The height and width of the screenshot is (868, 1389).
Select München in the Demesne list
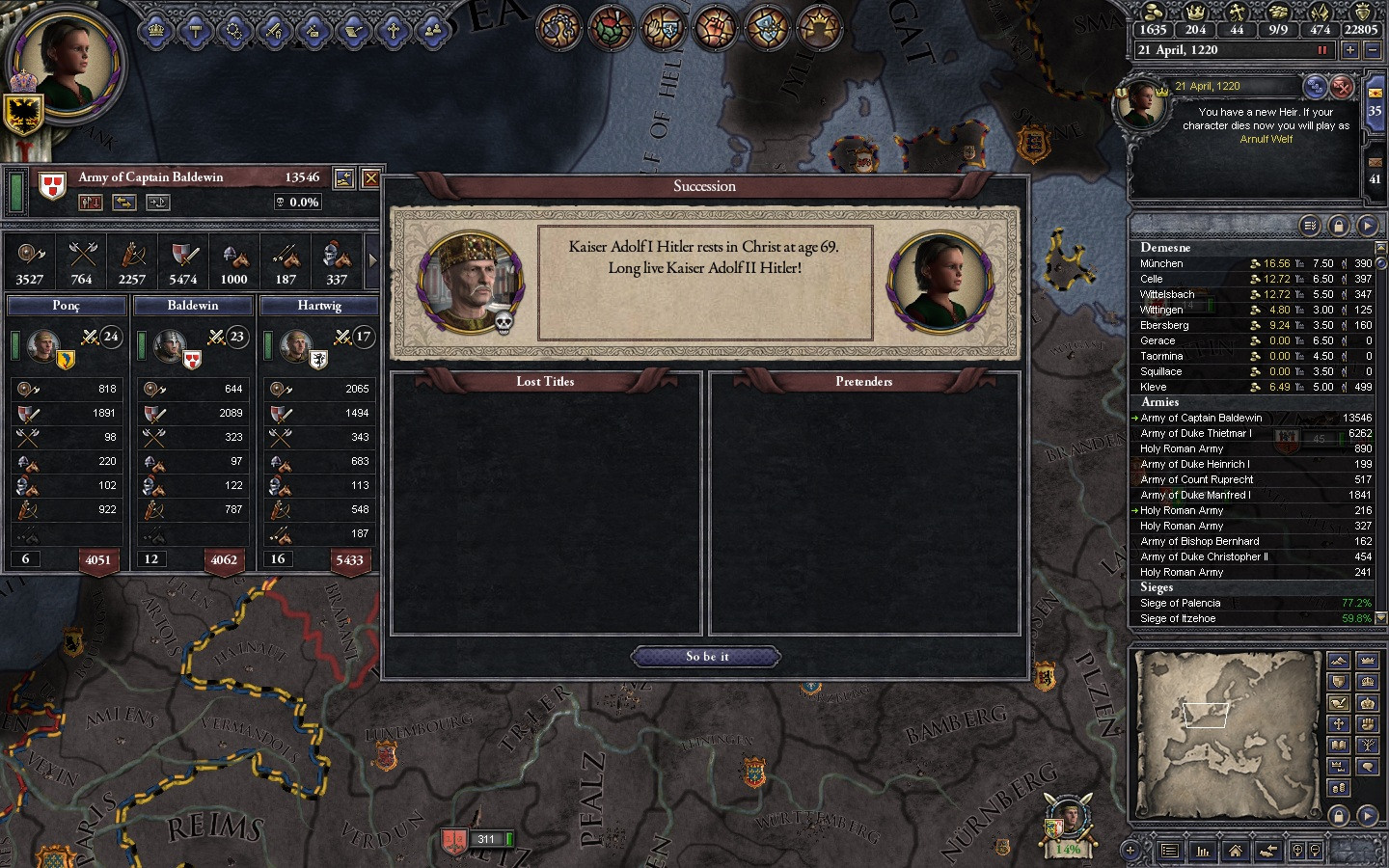1161,263
